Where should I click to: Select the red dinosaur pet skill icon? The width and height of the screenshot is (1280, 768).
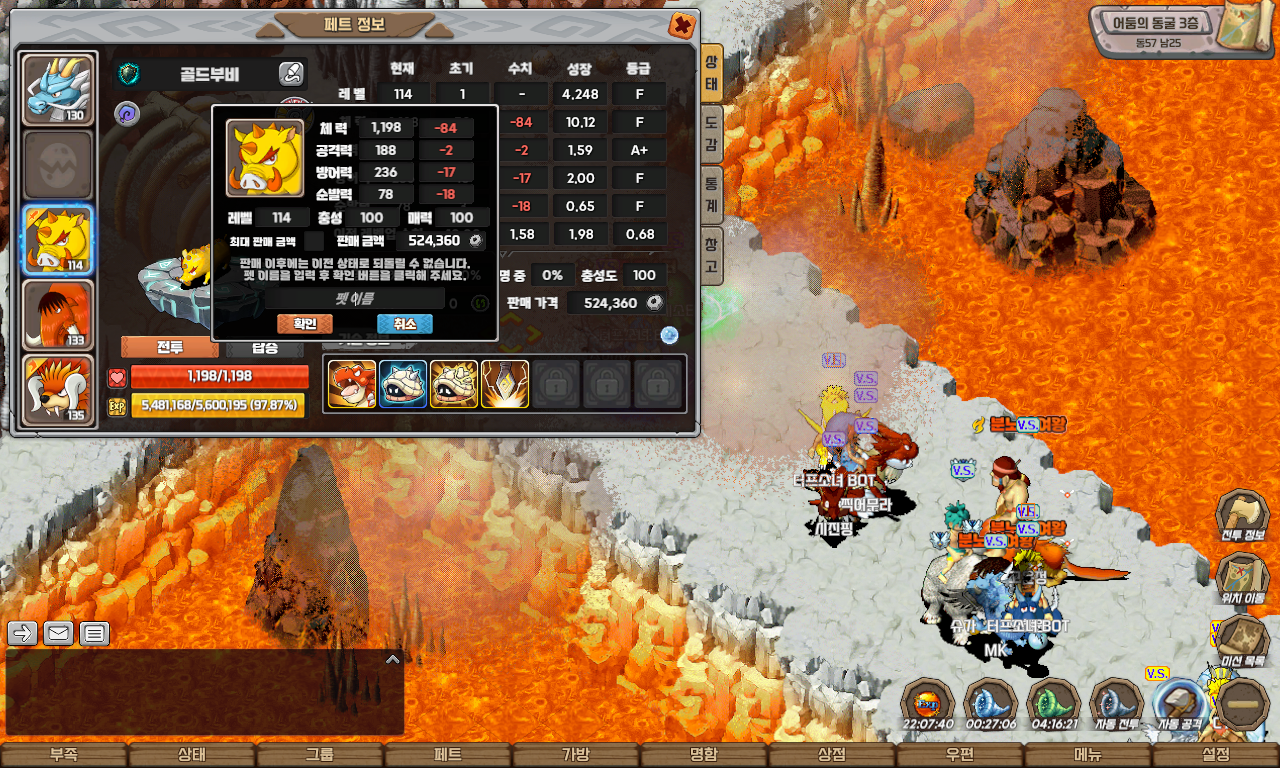[352, 384]
